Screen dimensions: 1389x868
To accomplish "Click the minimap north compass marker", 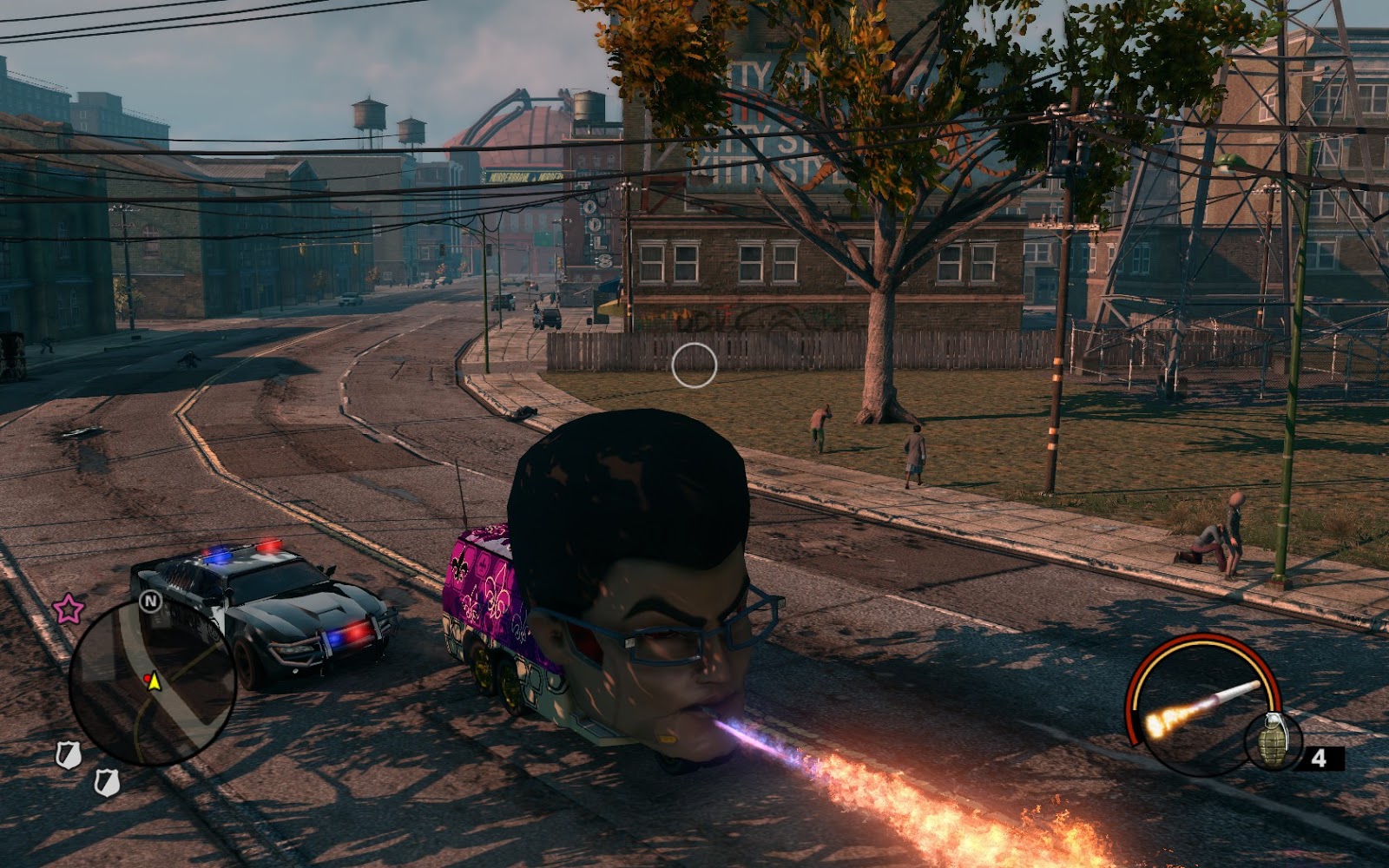I will point(151,601).
